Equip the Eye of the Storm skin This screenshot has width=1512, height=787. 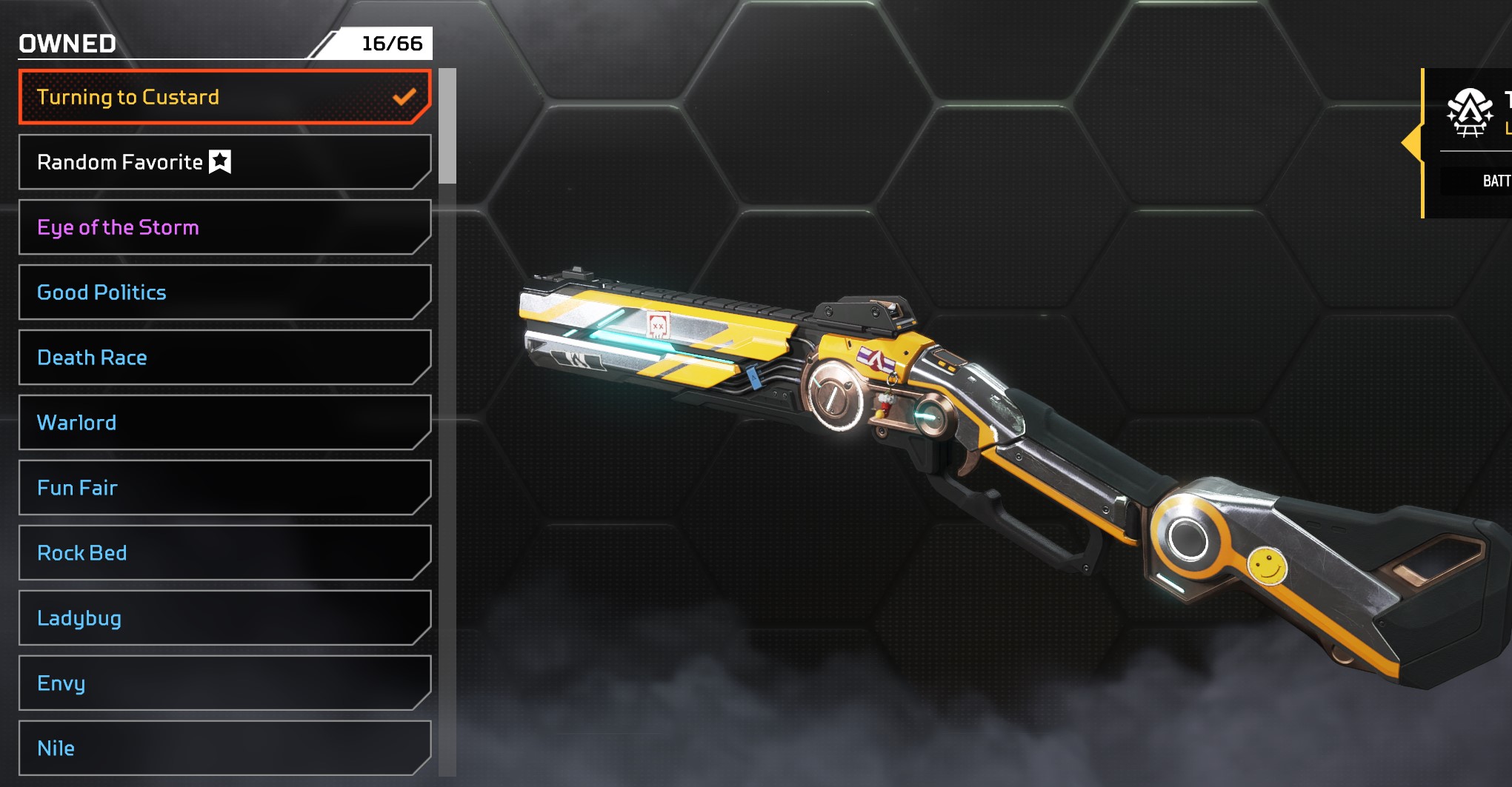(x=224, y=227)
